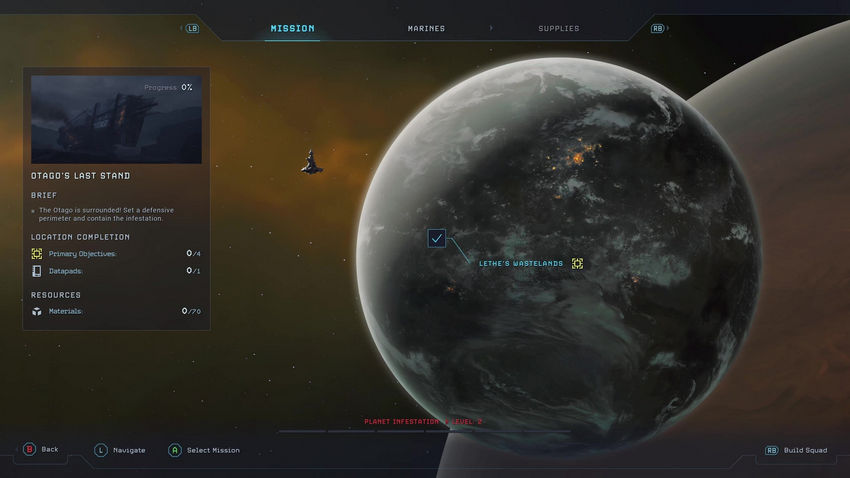Open the Marines tab
The image size is (850, 478).
tap(426, 29)
